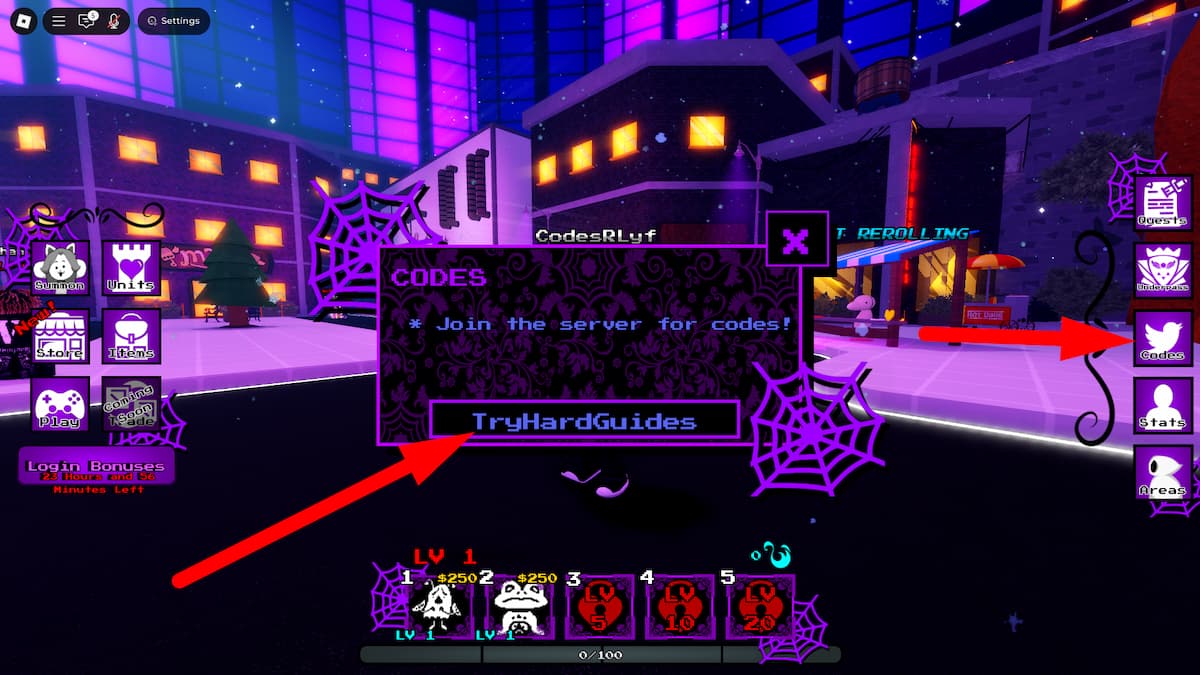Open the Codes Twitter-bird button
Screen dimensions: 1200x675
[1162, 338]
